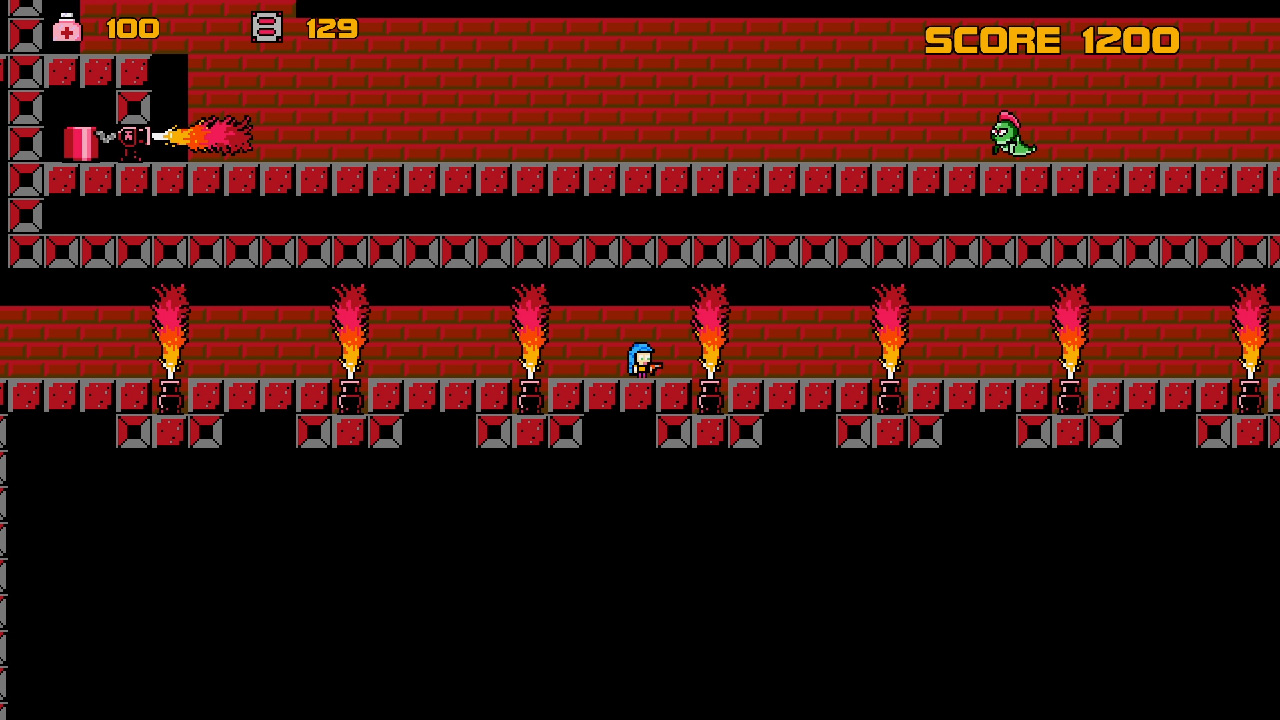Select the torch pedestal under the middle flame
Image resolution: width=1280 pixels, height=720 pixels.
click(712, 395)
